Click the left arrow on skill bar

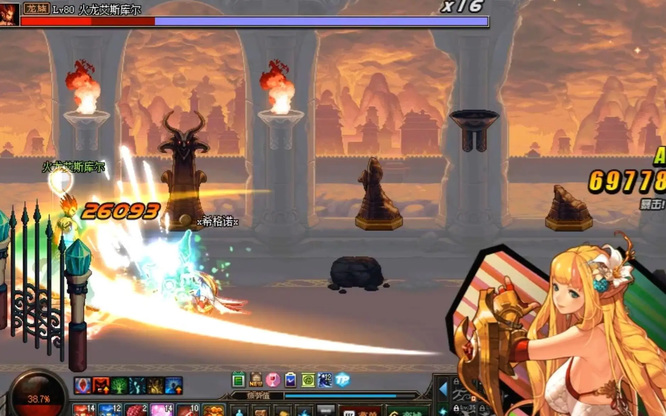[444, 389]
